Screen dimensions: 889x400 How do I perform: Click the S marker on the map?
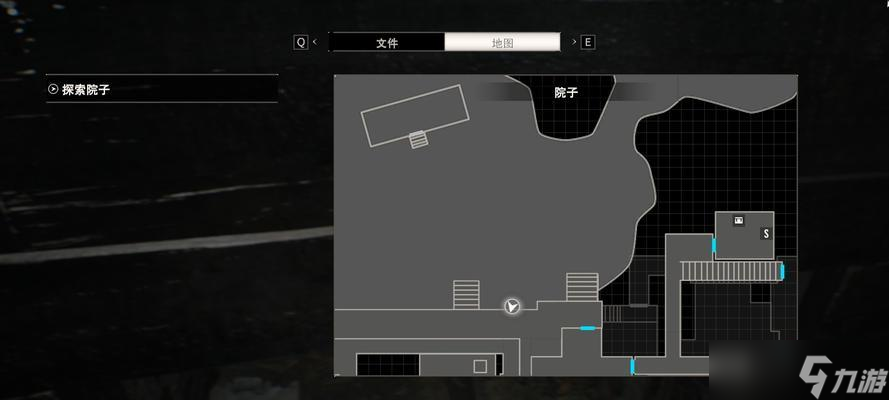pos(766,233)
